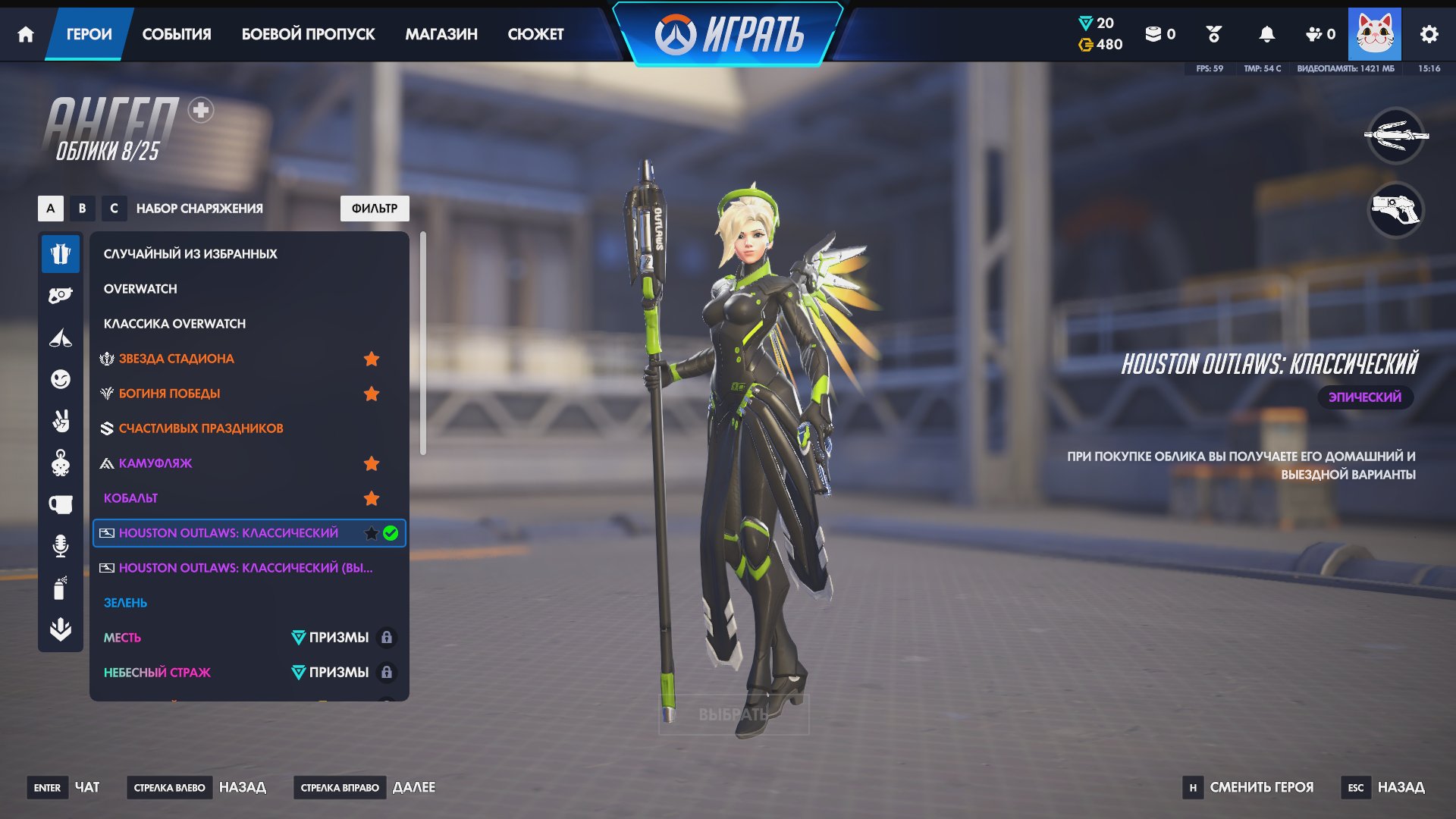Click Сменить героя to change hero
This screenshot has height=819, width=1456.
1261,787
